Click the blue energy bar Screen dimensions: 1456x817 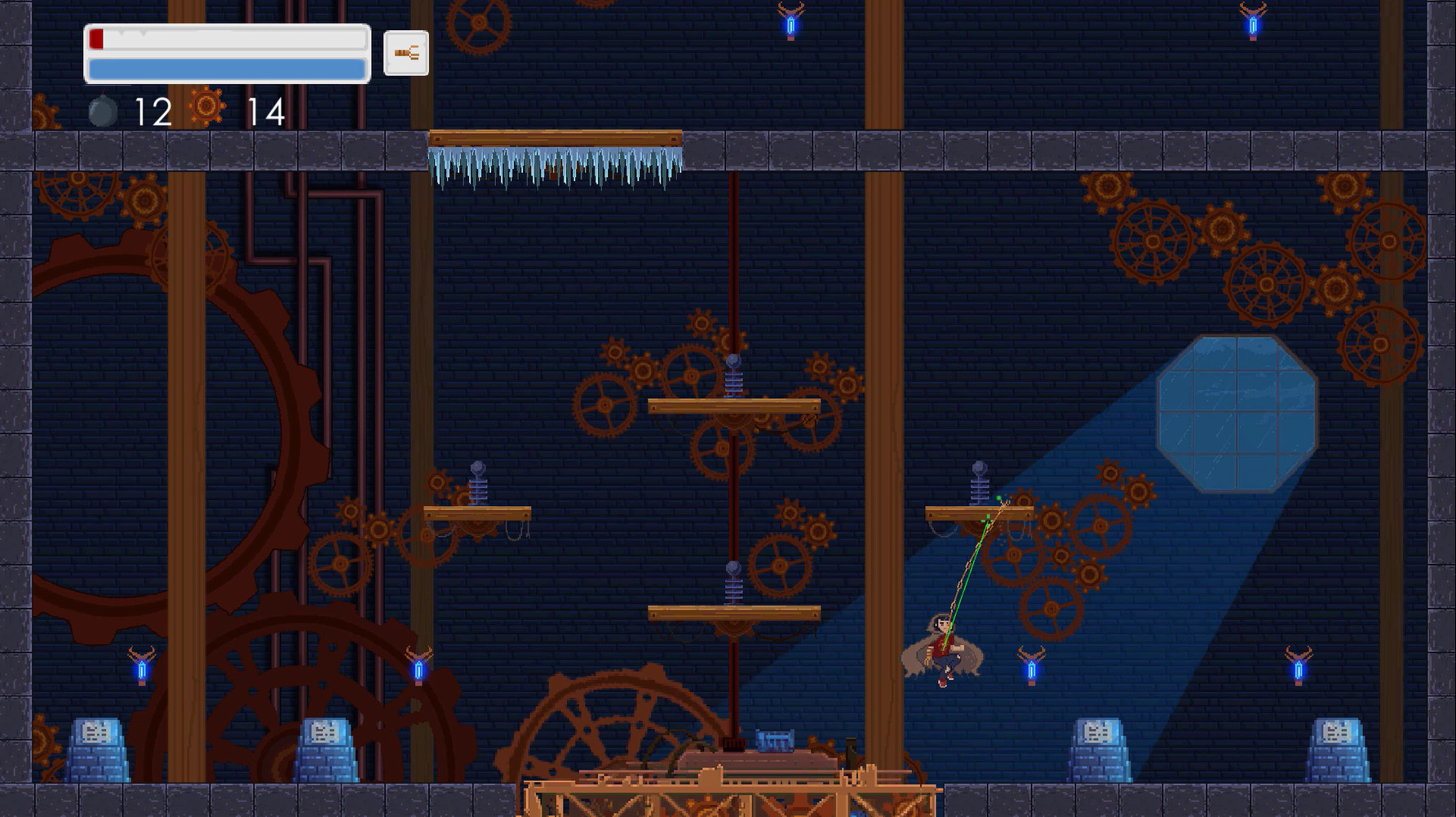tap(226, 69)
